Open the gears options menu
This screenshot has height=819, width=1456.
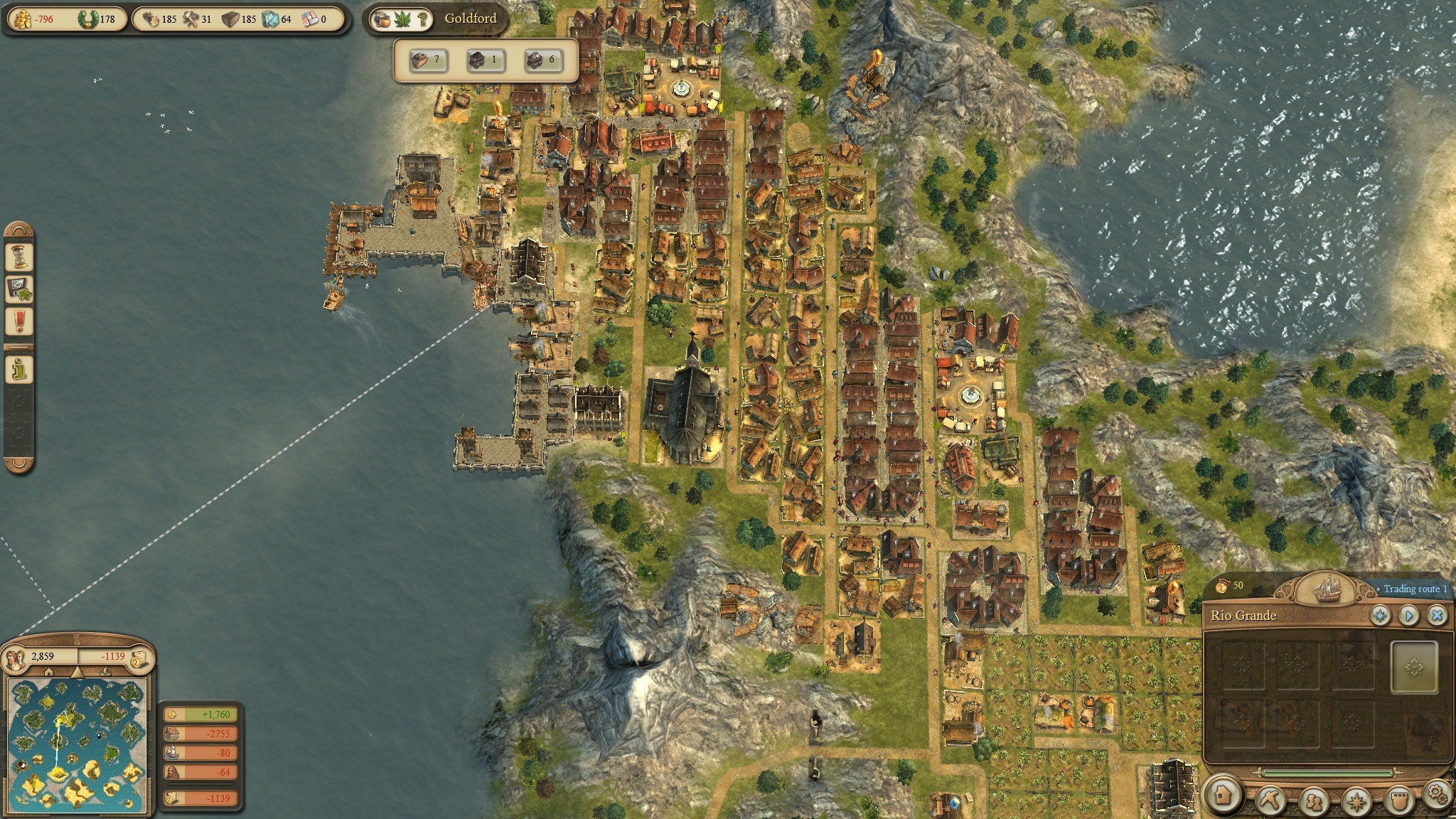tap(1438, 793)
